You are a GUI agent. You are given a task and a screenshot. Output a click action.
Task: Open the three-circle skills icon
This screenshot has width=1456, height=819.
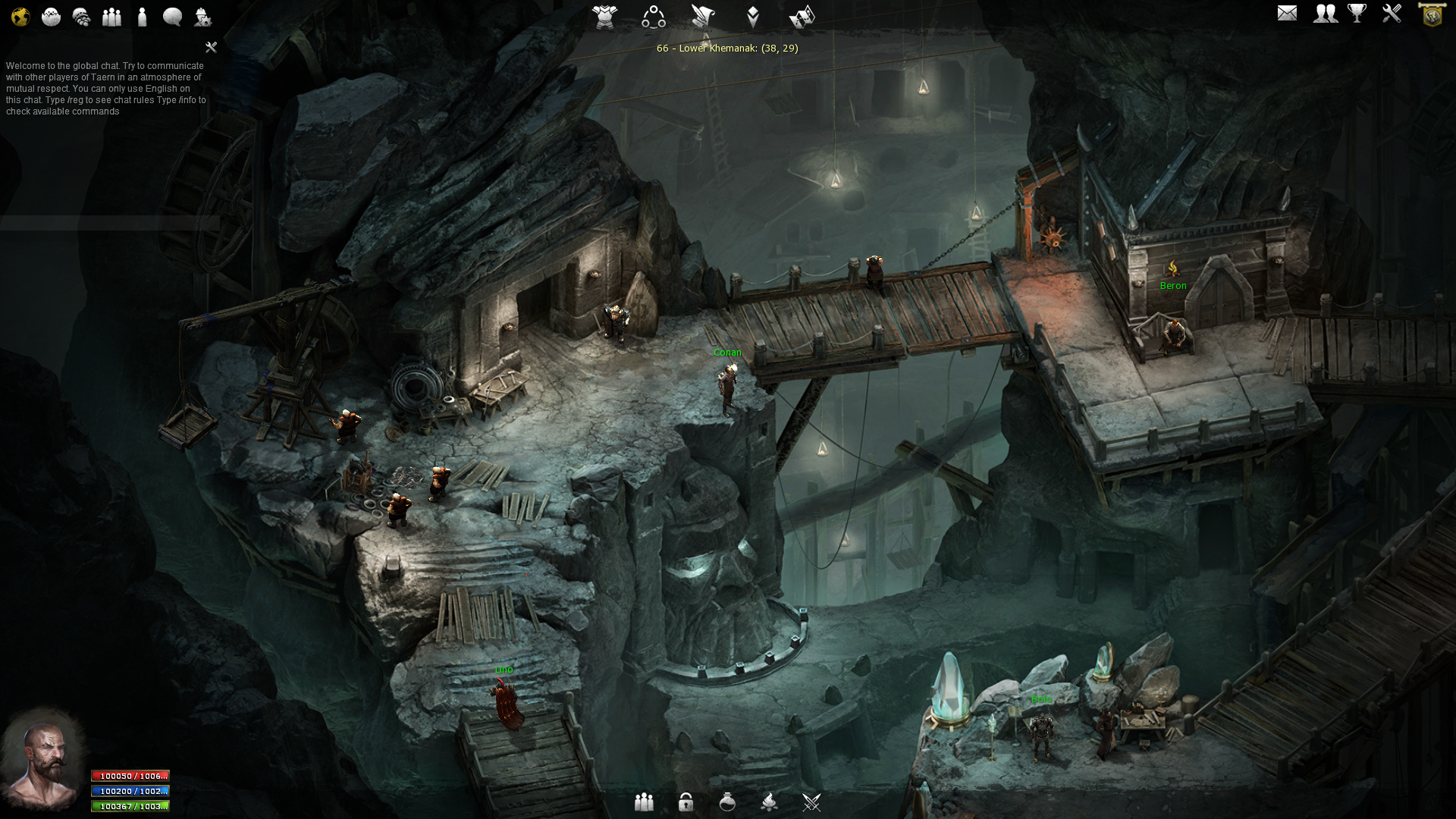tap(654, 16)
